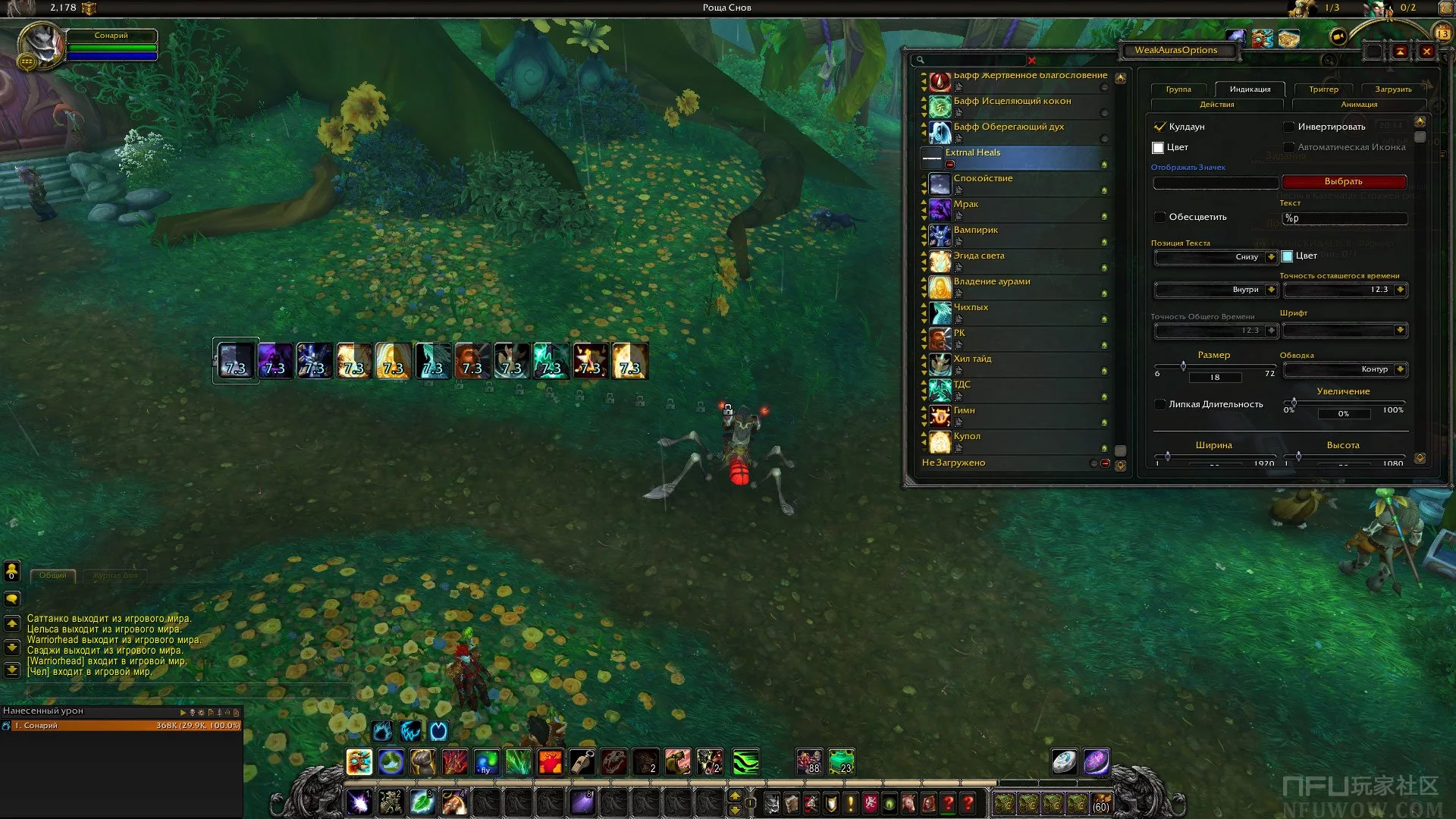Open the Действия tab
The image size is (1456, 819).
click(1216, 105)
